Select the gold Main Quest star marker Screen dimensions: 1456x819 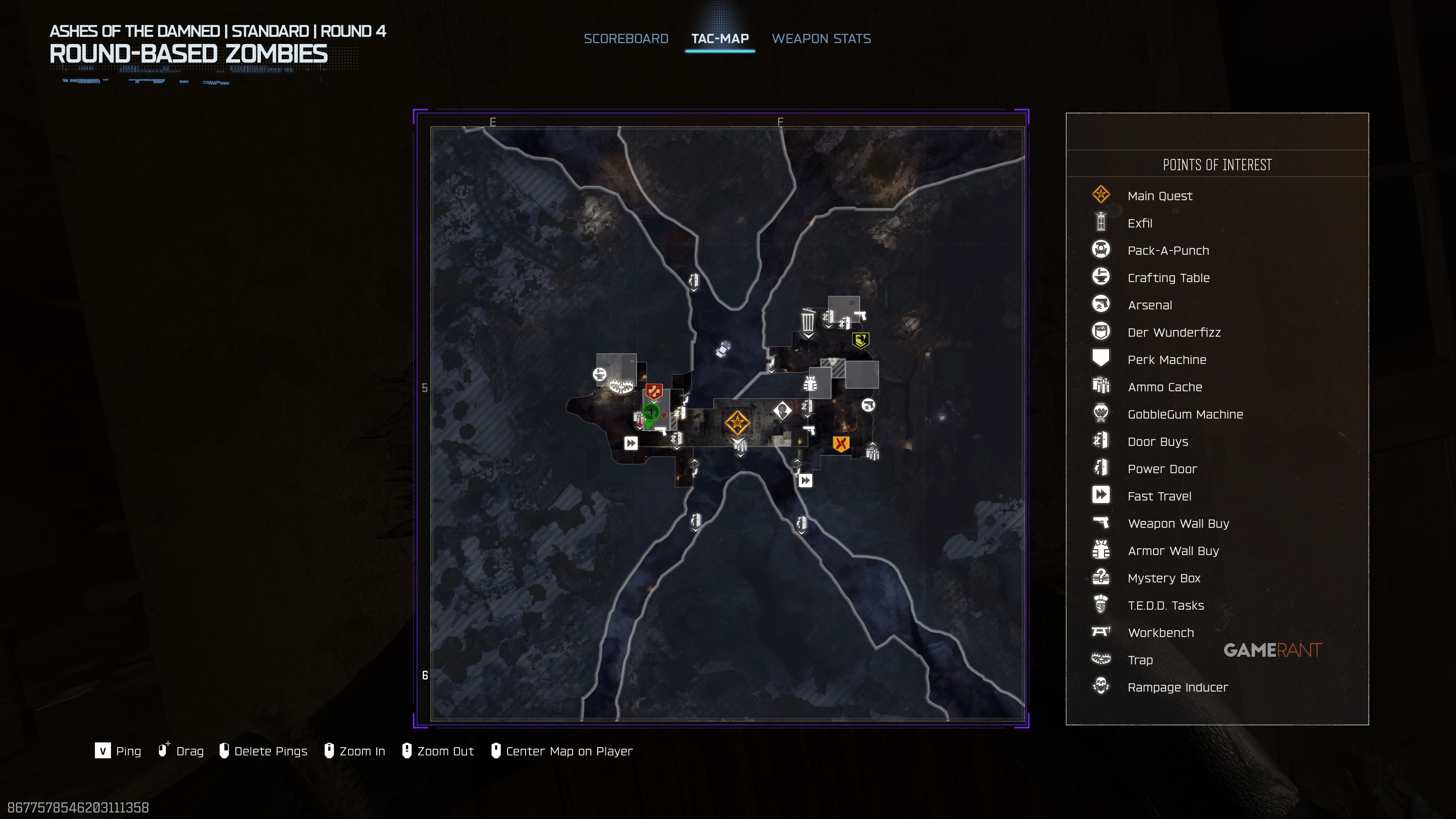[x=736, y=422]
